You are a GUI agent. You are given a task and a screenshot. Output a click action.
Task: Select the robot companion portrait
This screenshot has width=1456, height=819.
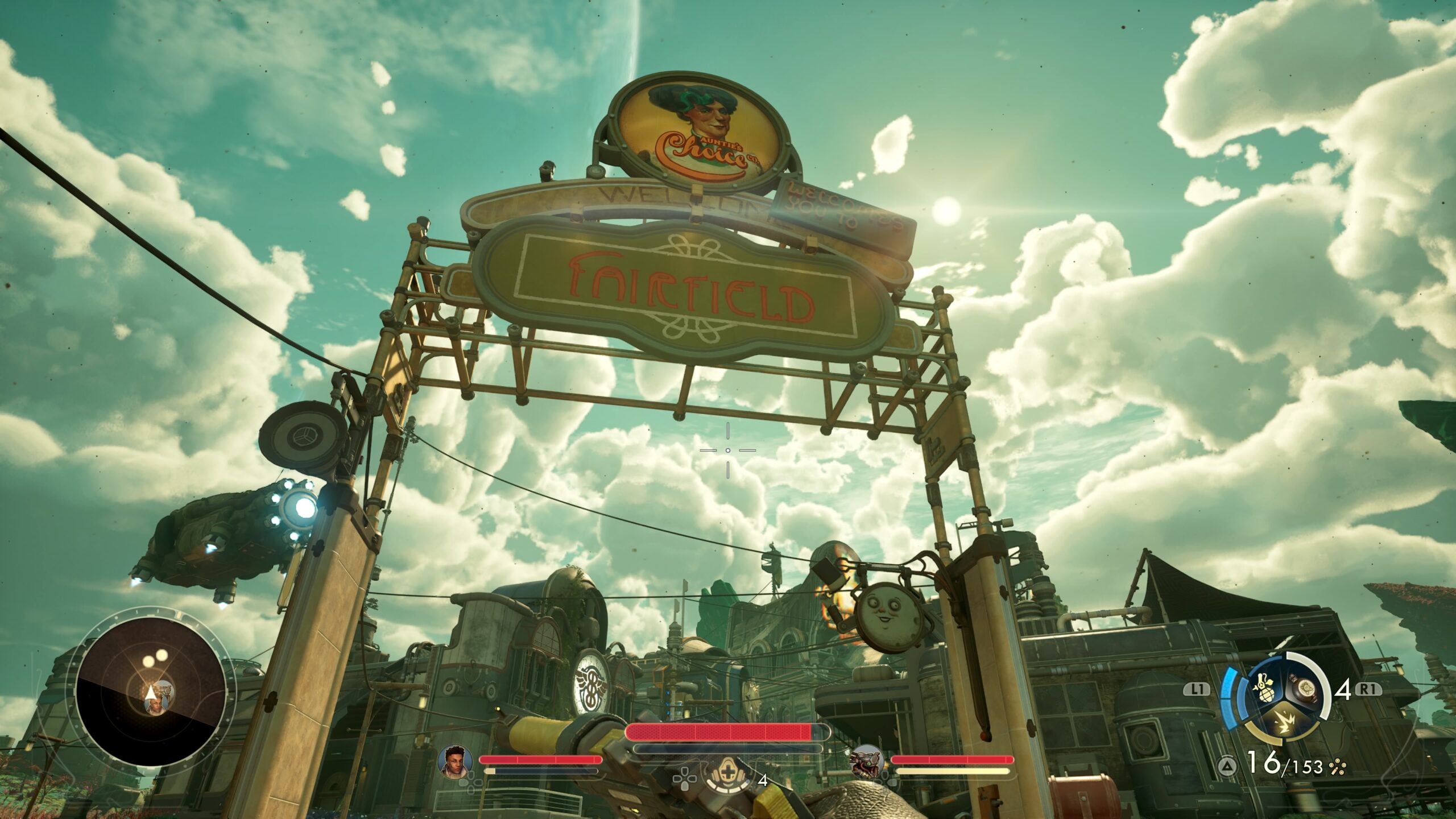coord(866,761)
